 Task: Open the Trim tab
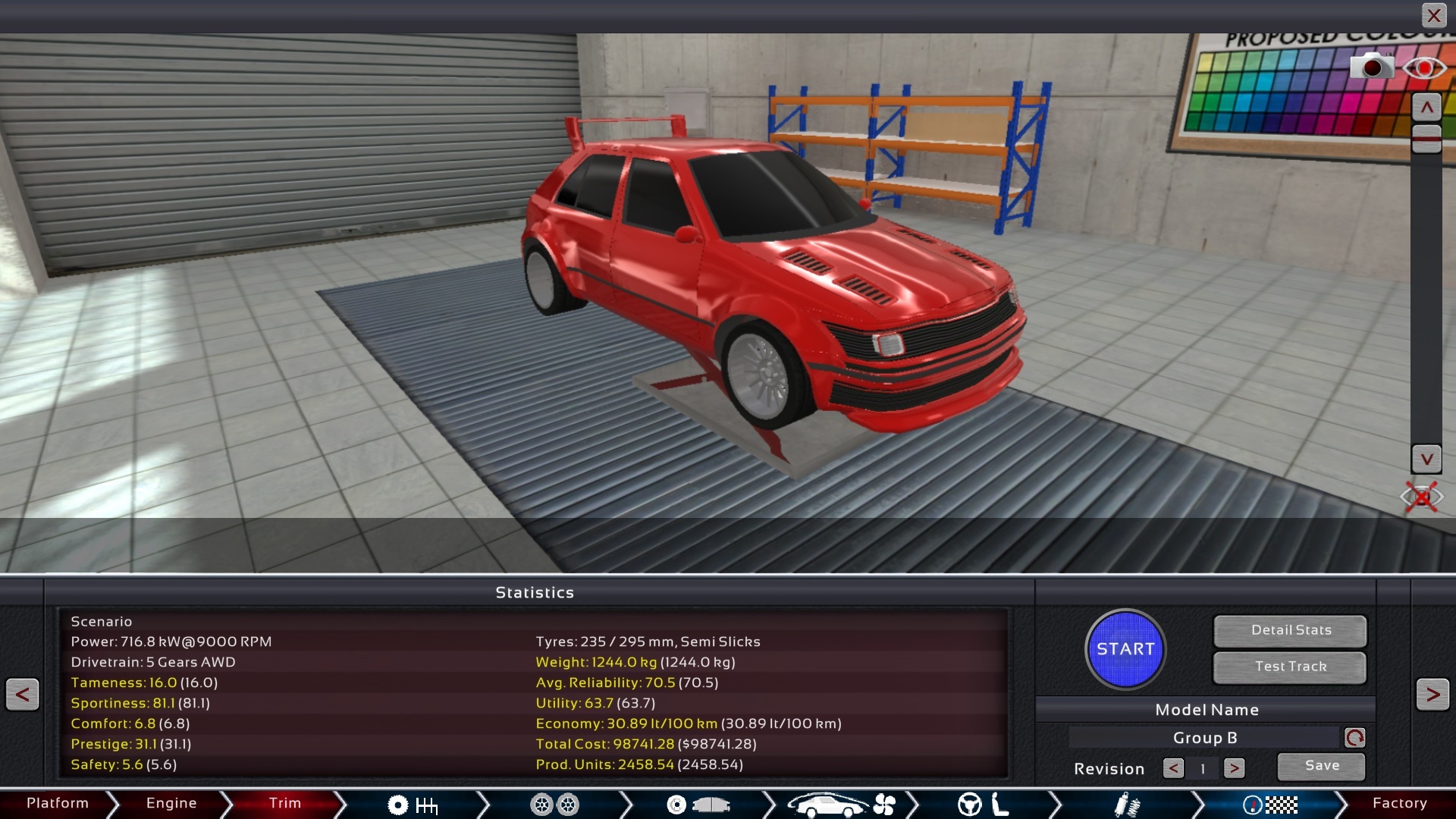[285, 803]
